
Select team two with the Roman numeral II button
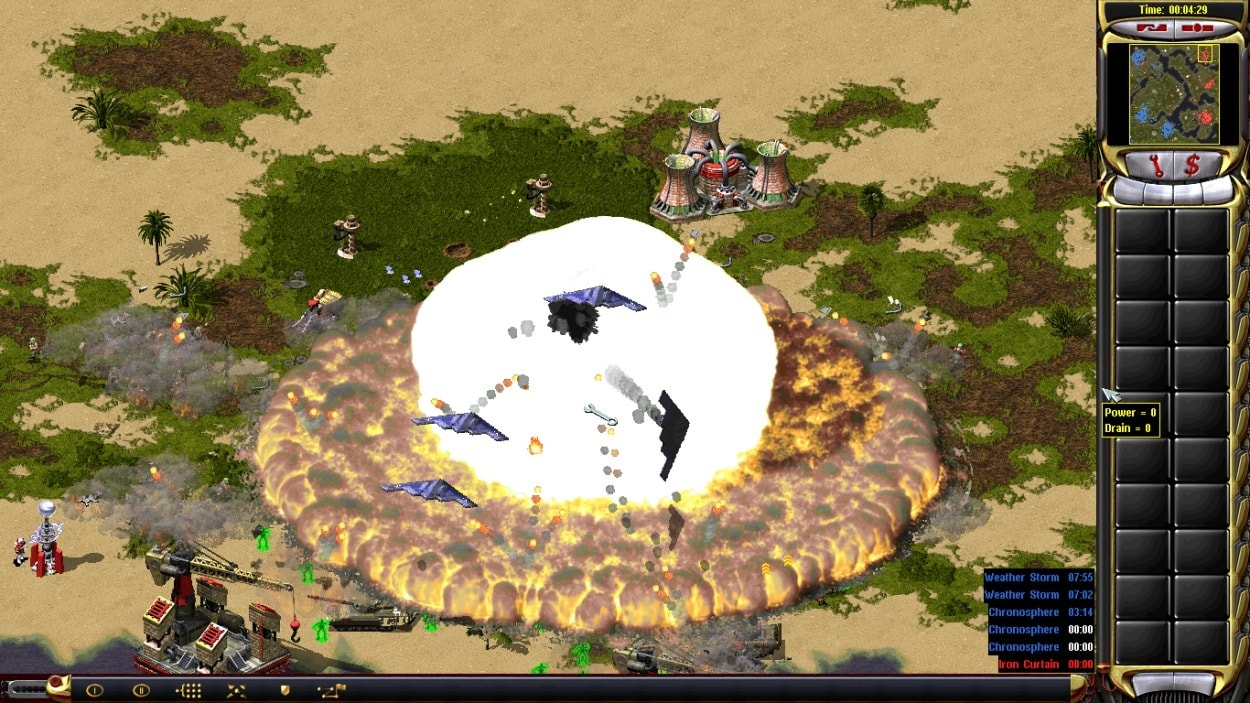(x=141, y=690)
